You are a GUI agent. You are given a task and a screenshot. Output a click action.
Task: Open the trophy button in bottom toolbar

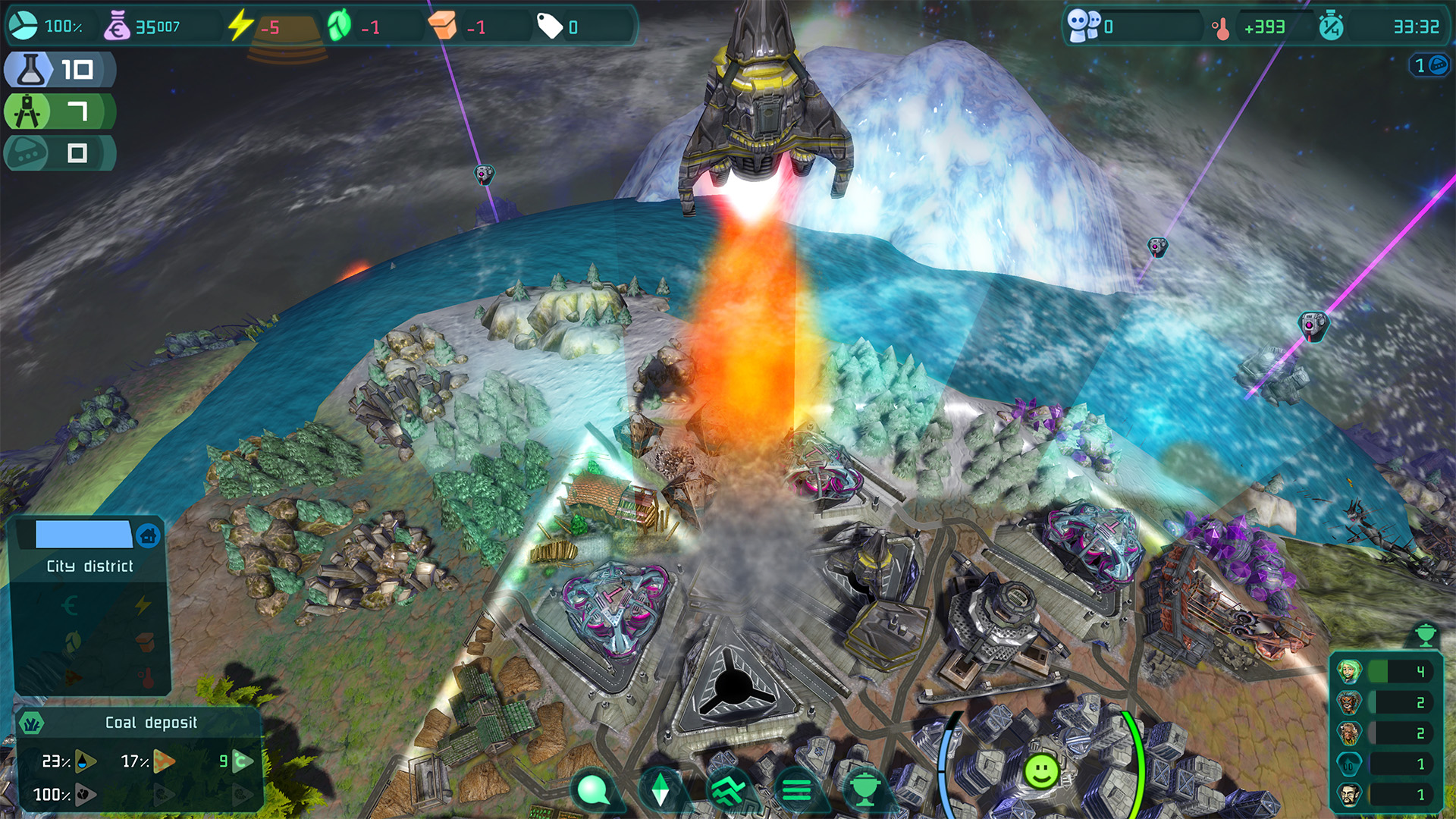(864, 790)
